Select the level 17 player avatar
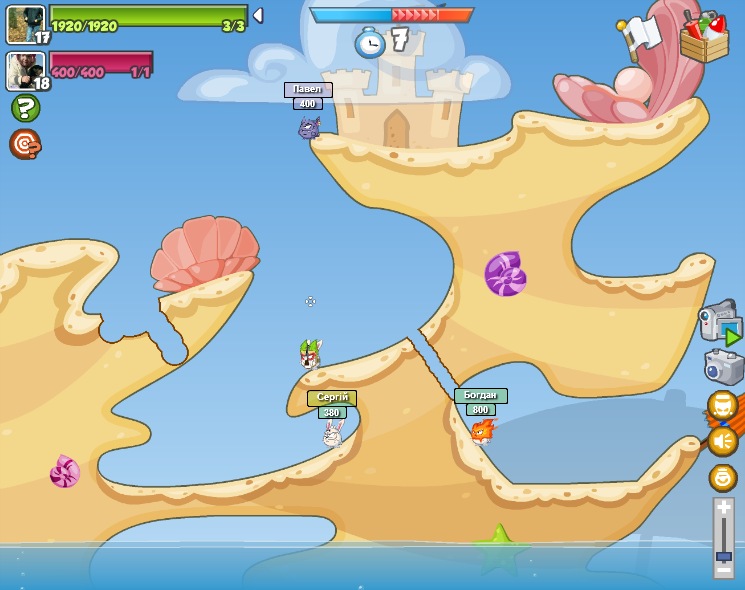This screenshot has width=745, height=590. [x=25, y=24]
